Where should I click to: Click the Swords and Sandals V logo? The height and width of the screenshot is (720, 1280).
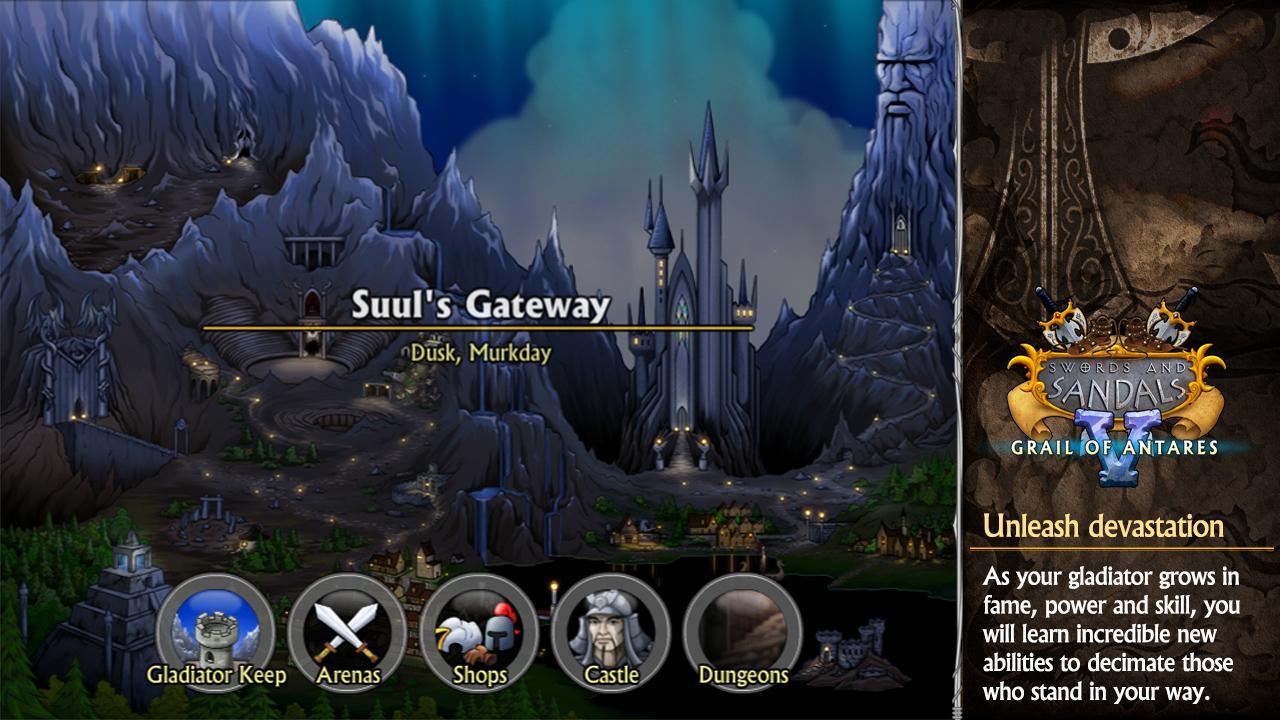(x=1113, y=380)
